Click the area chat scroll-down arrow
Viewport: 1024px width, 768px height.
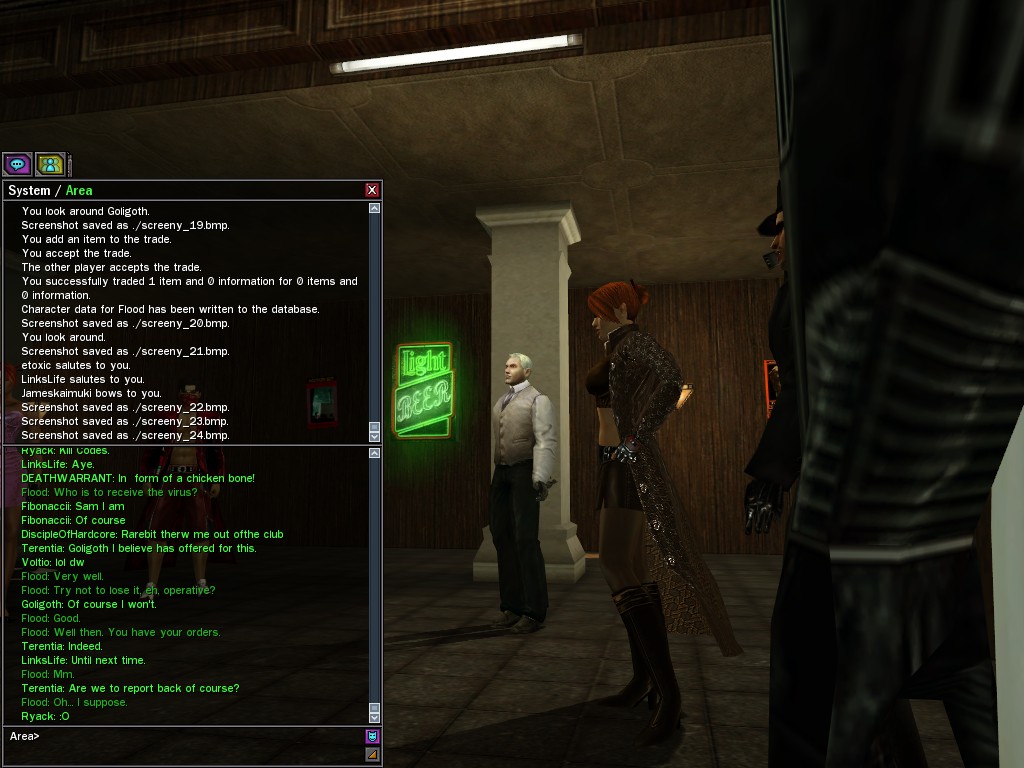pos(374,717)
